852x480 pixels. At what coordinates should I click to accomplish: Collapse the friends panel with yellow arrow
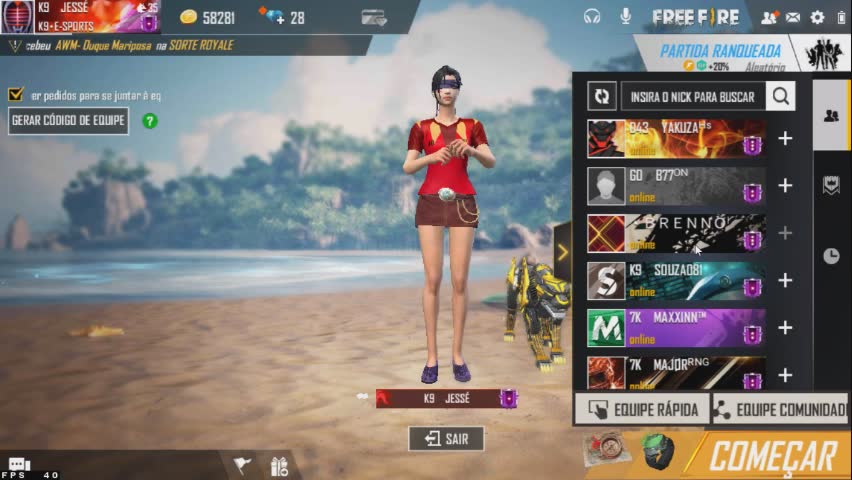coord(562,252)
